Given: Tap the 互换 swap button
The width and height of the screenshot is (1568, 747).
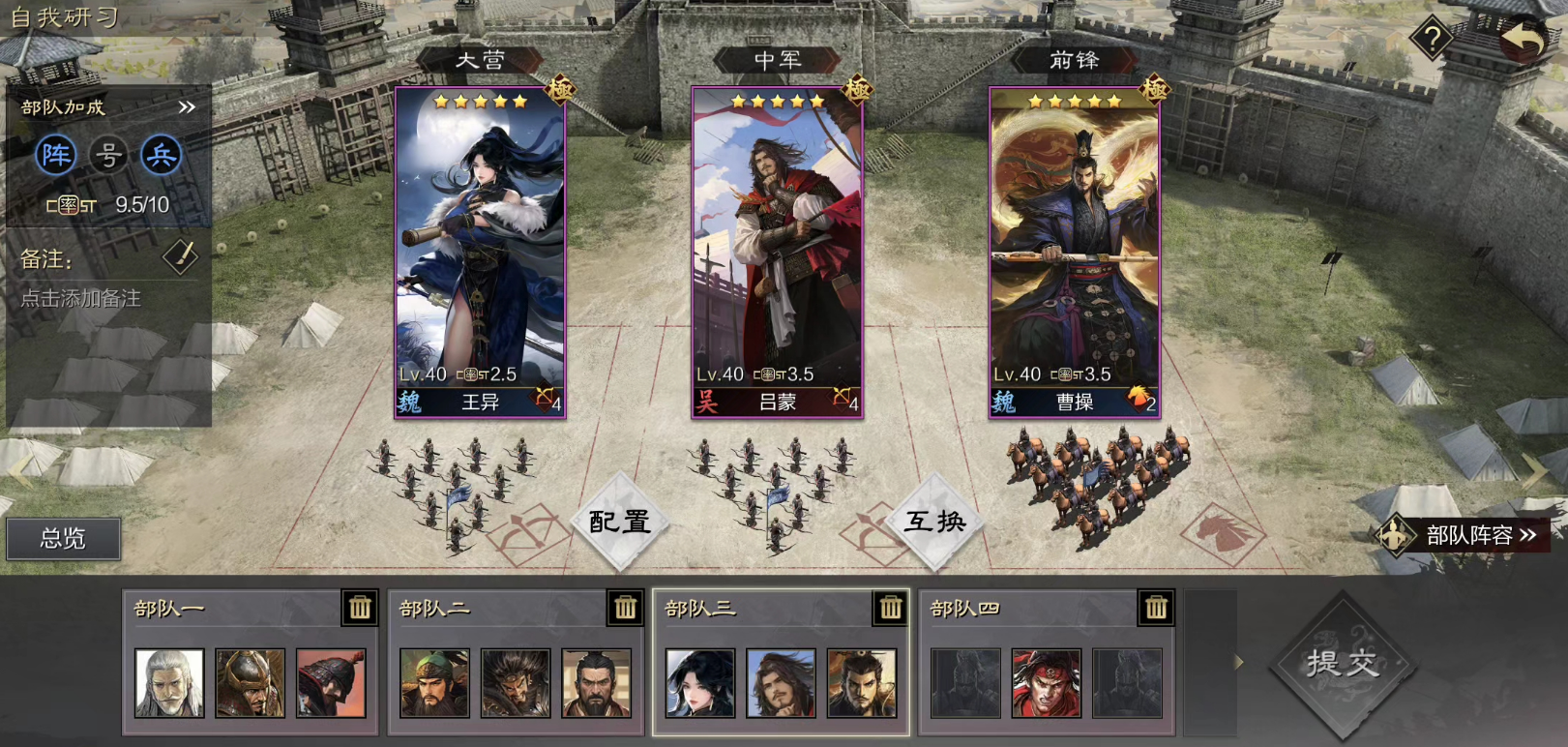Looking at the screenshot, I should 934,522.
